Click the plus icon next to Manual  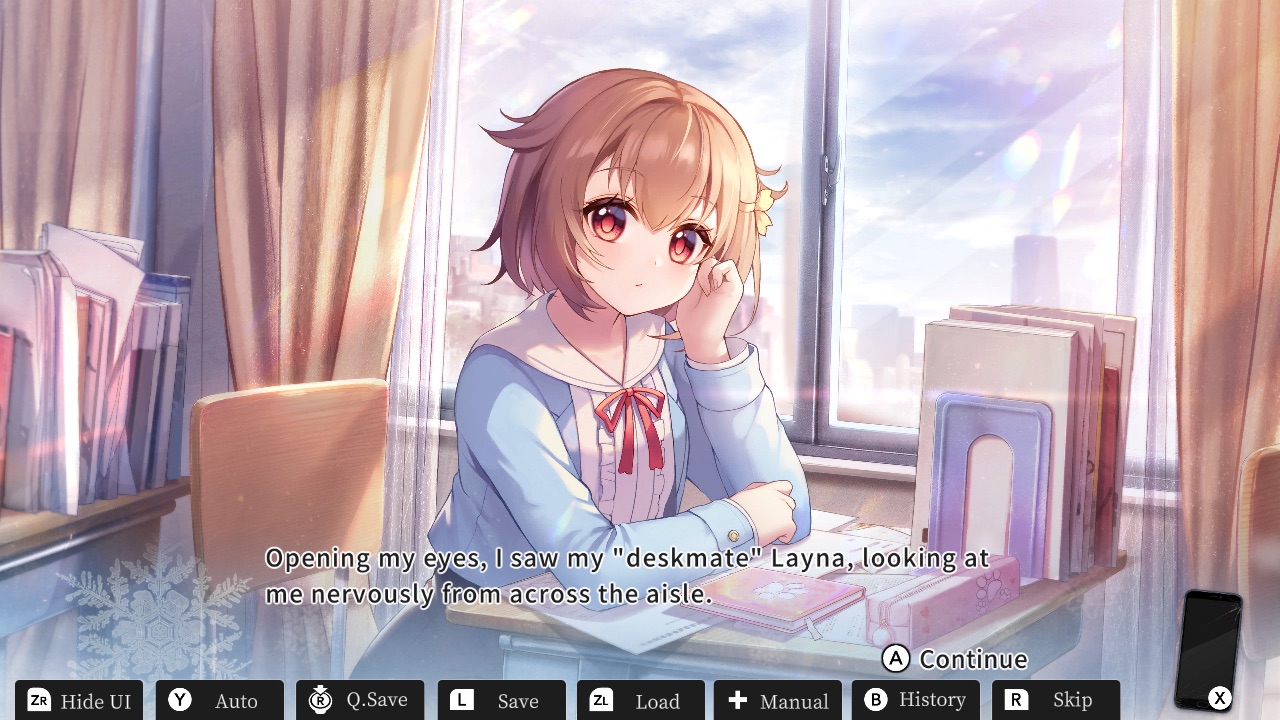tap(736, 700)
